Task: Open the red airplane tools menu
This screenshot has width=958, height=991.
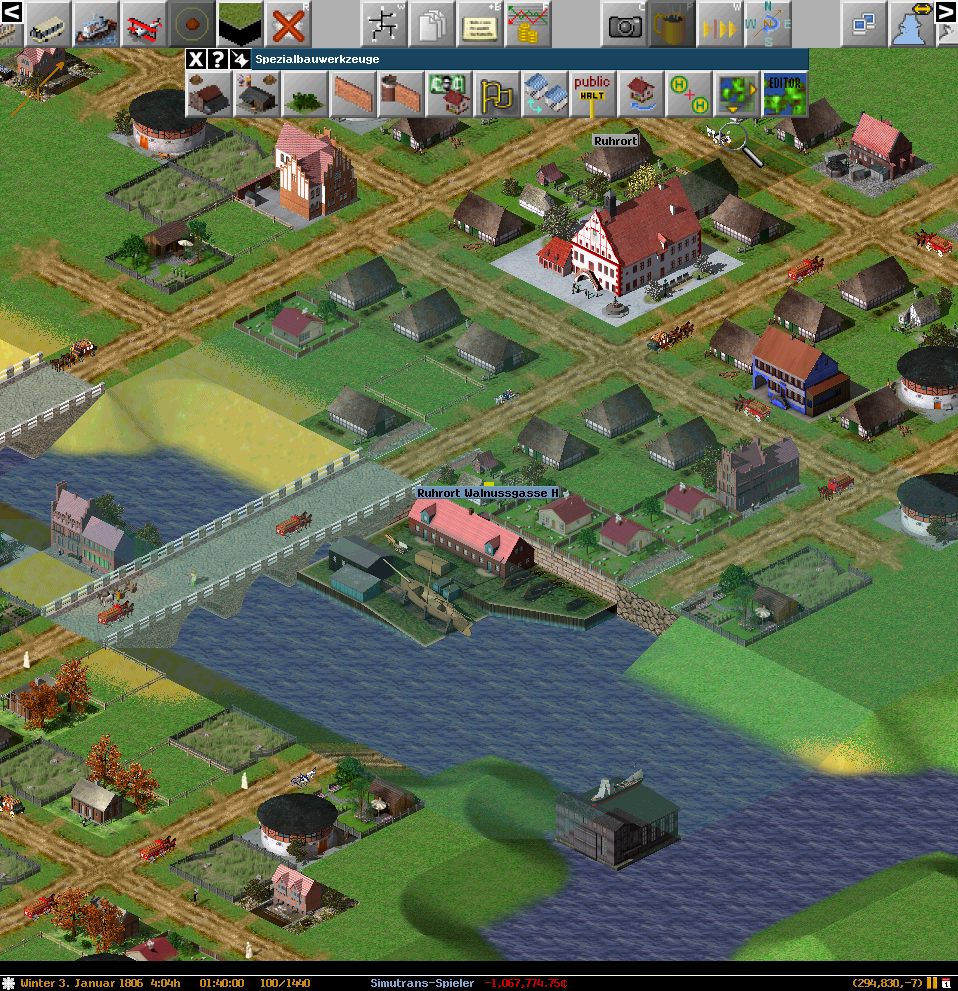Action: [144, 23]
